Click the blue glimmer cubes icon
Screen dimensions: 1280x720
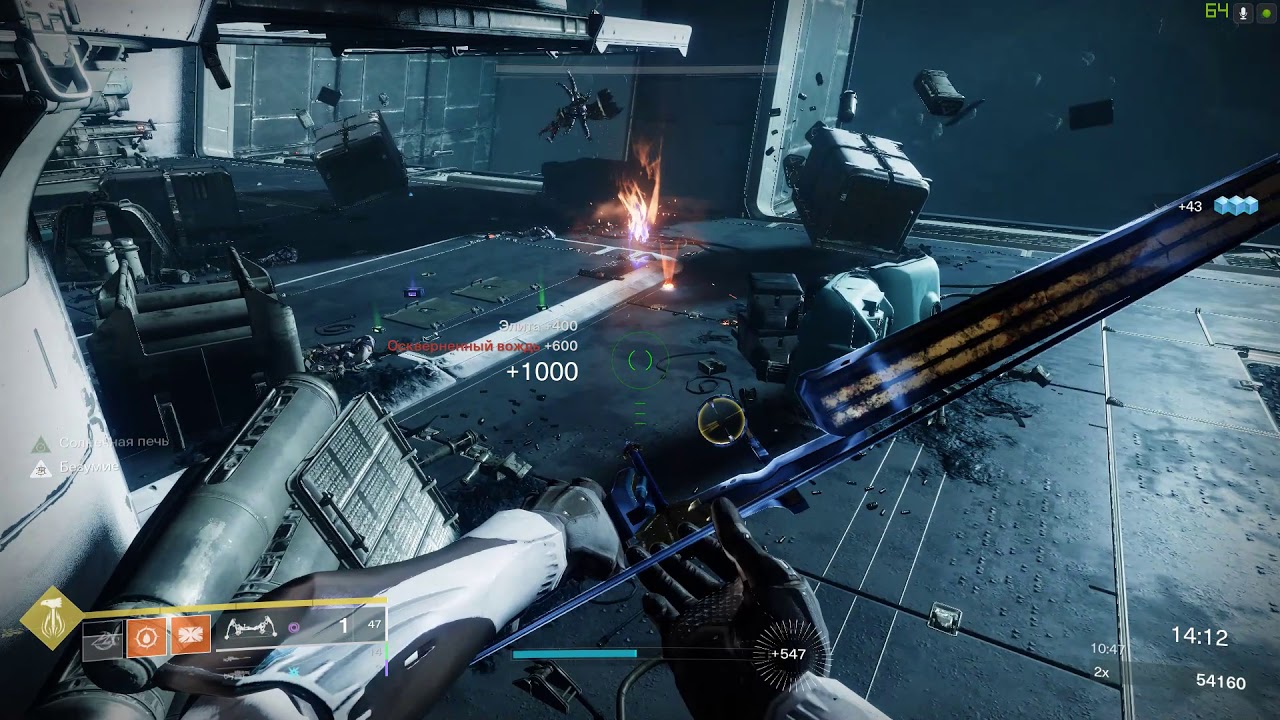tap(1234, 205)
